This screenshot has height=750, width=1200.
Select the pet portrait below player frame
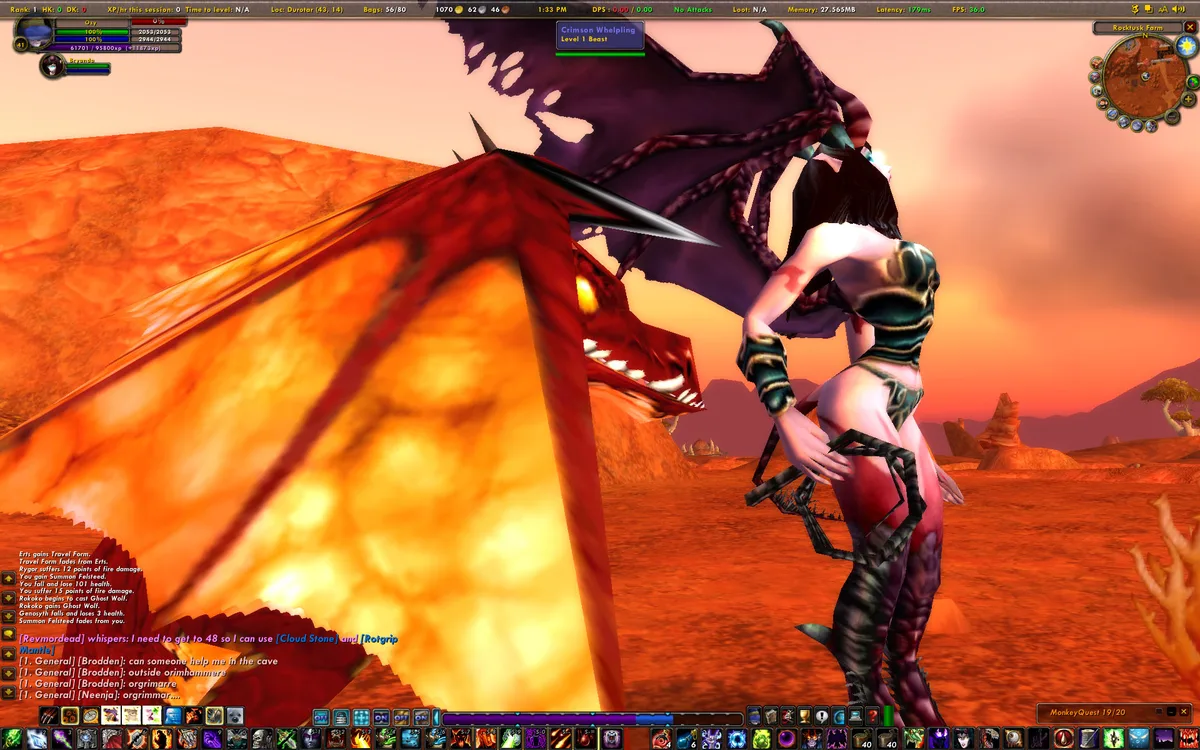(x=51, y=66)
